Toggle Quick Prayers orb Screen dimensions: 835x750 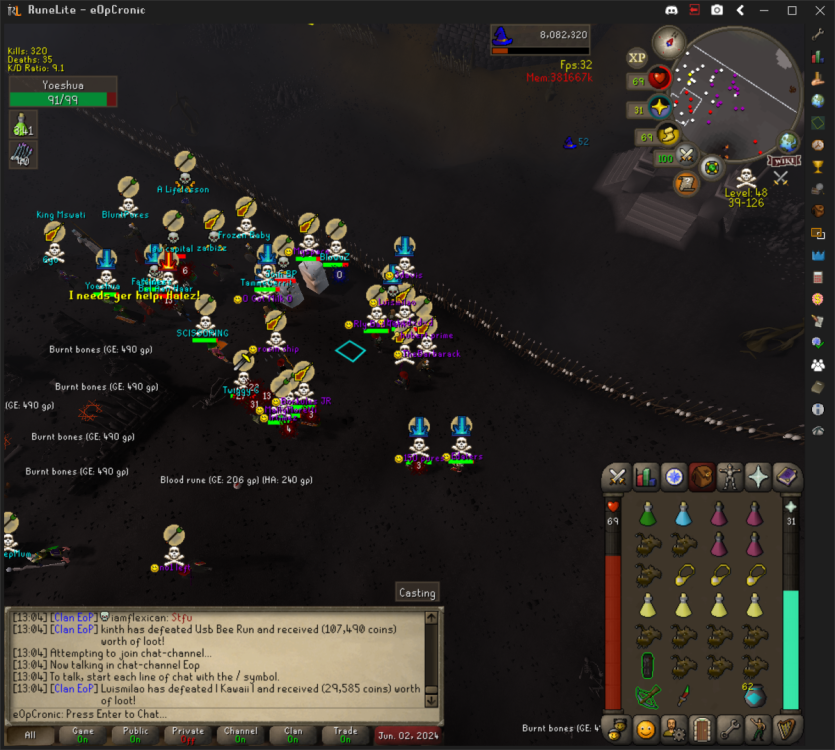click(x=661, y=108)
